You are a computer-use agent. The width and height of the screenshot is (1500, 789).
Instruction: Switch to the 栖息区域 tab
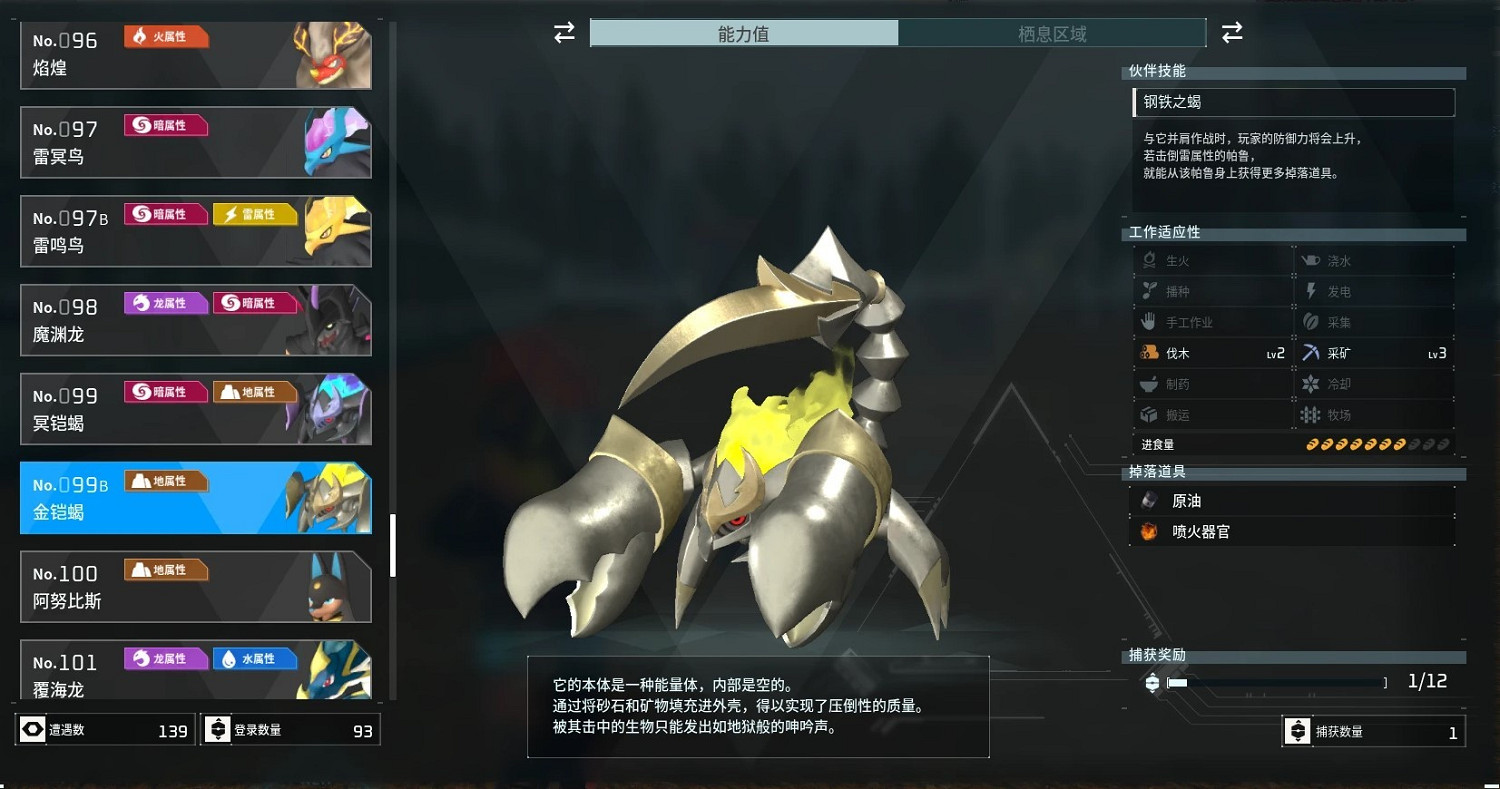click(x=1050, y=33)
